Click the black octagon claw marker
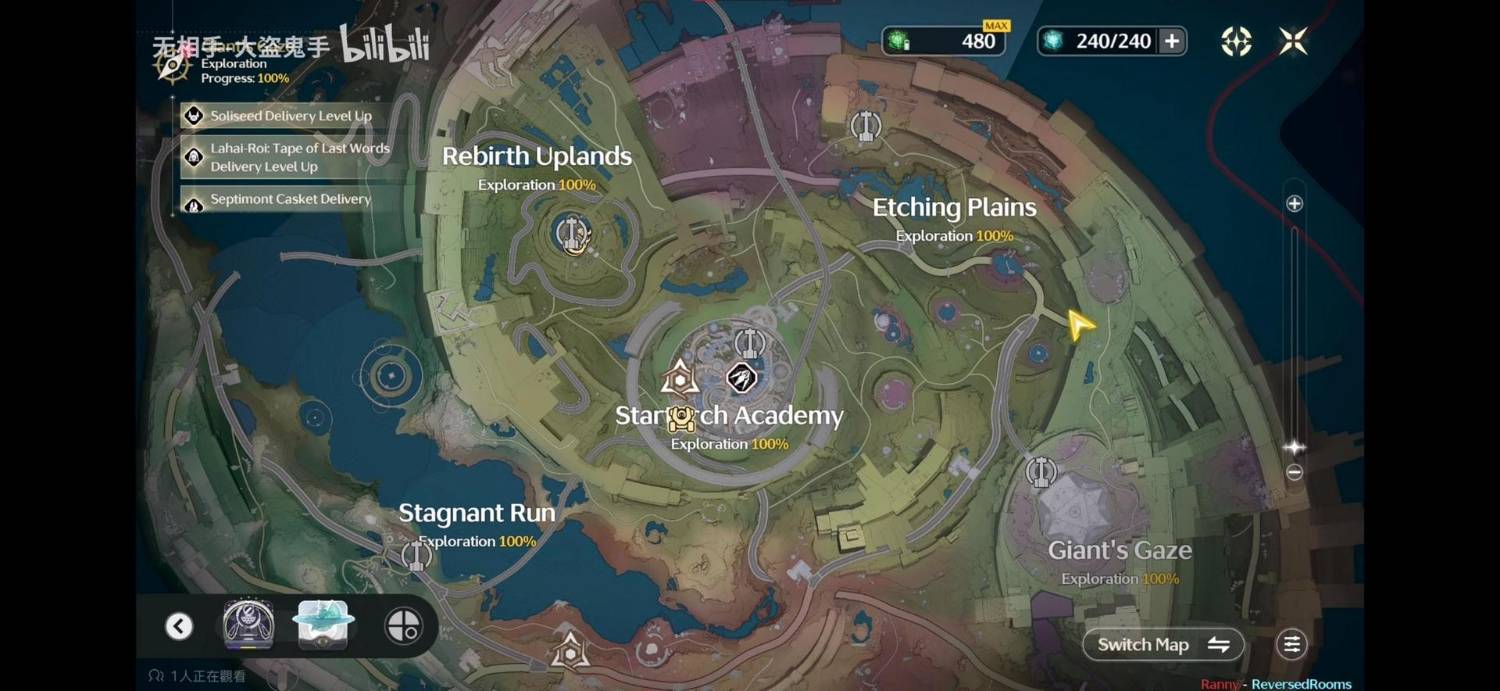This screenshot has height=691, width=1500. (x=740, y=378)
